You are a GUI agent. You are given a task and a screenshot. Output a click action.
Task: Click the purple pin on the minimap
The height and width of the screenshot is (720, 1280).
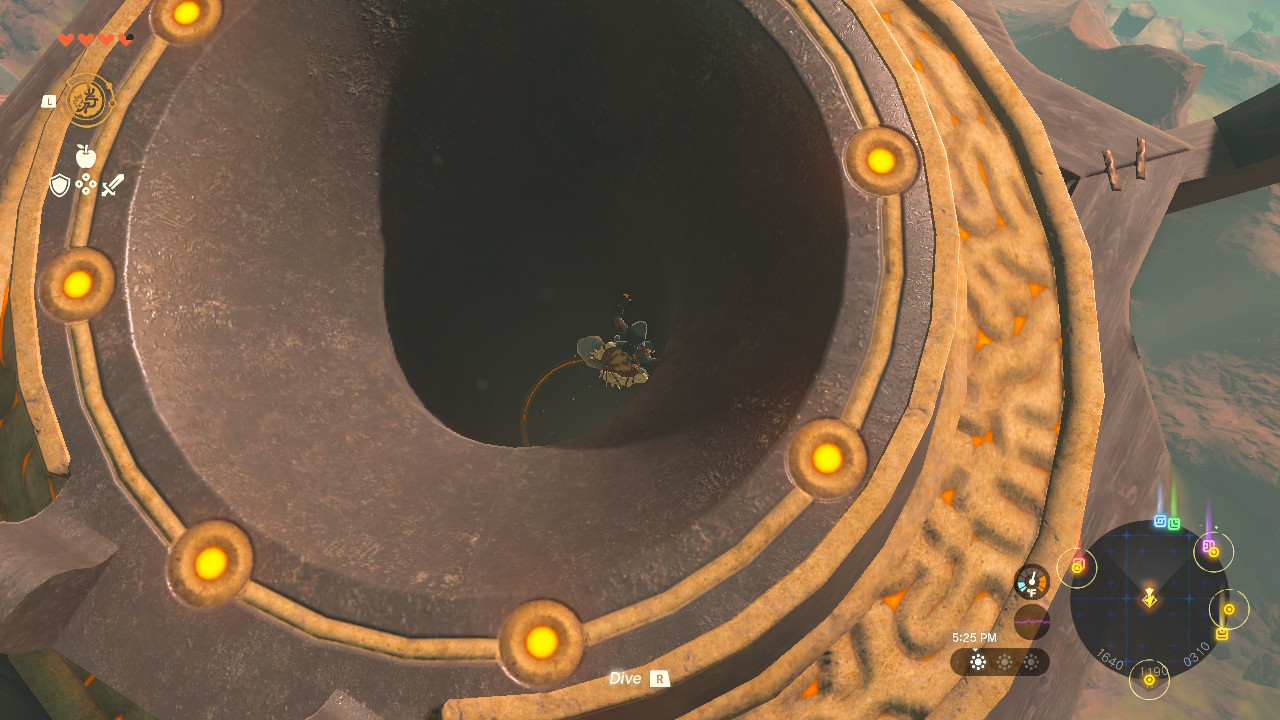(x=1208, y=546)
